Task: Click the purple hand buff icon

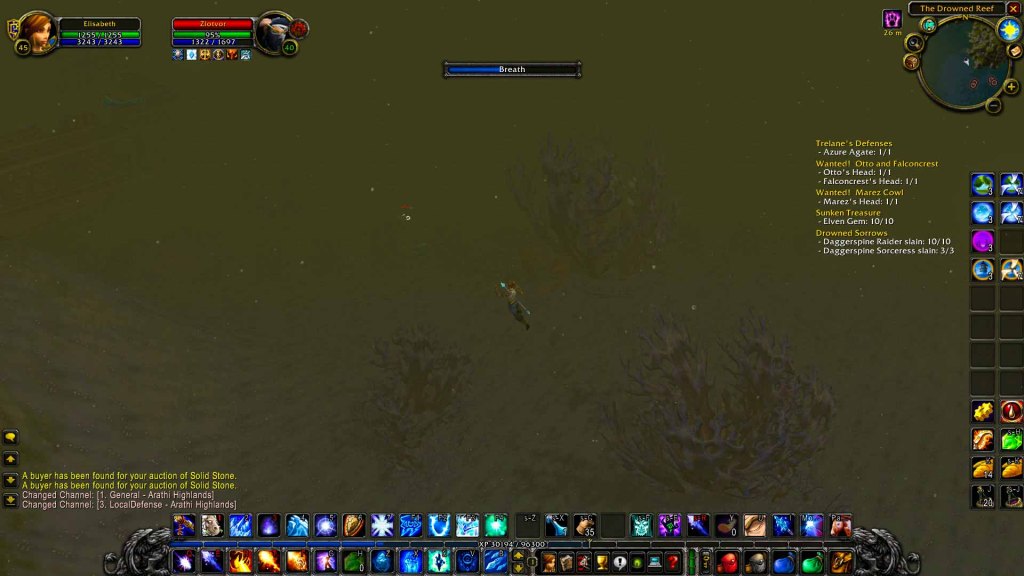Action: [x=891, y=19]
